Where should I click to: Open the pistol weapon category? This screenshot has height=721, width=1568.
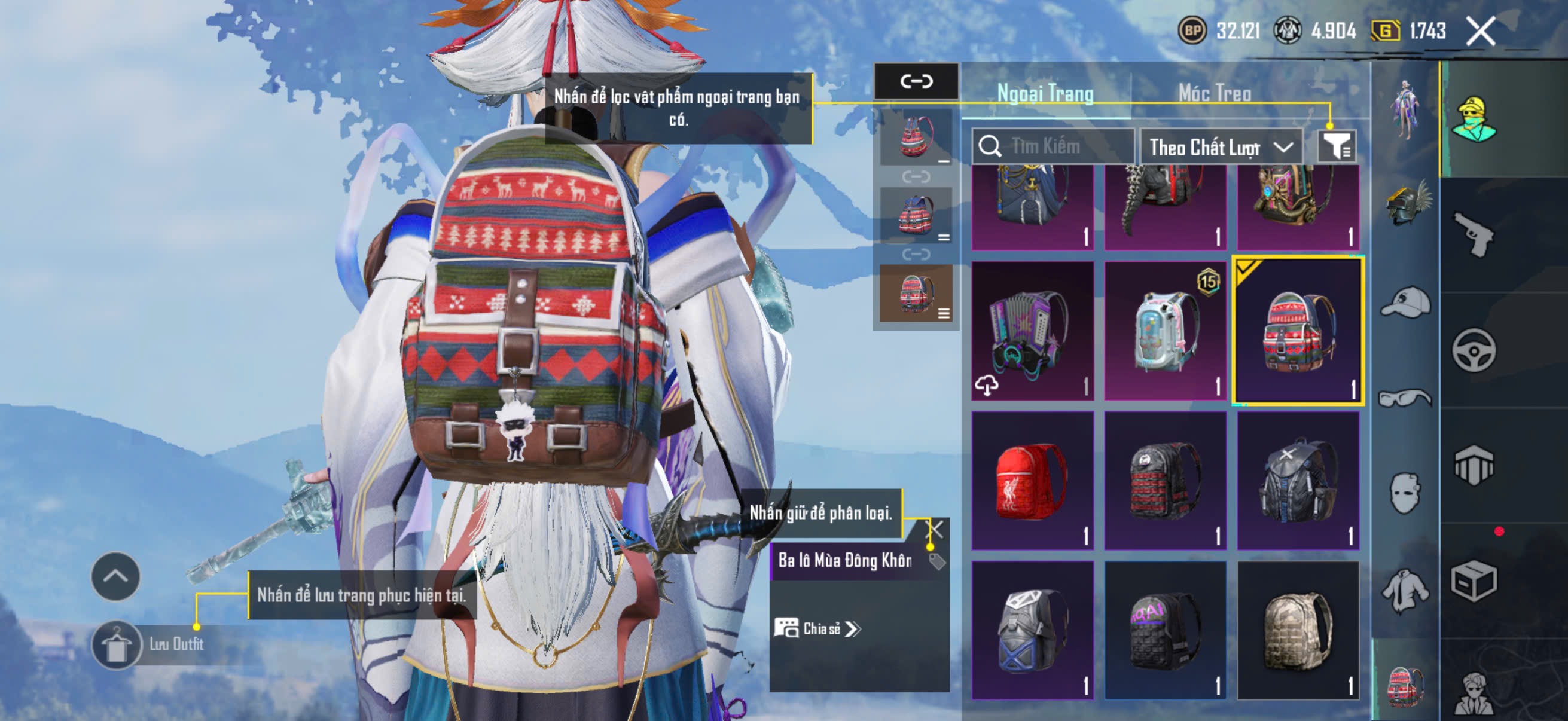[x=1474, y=235]
